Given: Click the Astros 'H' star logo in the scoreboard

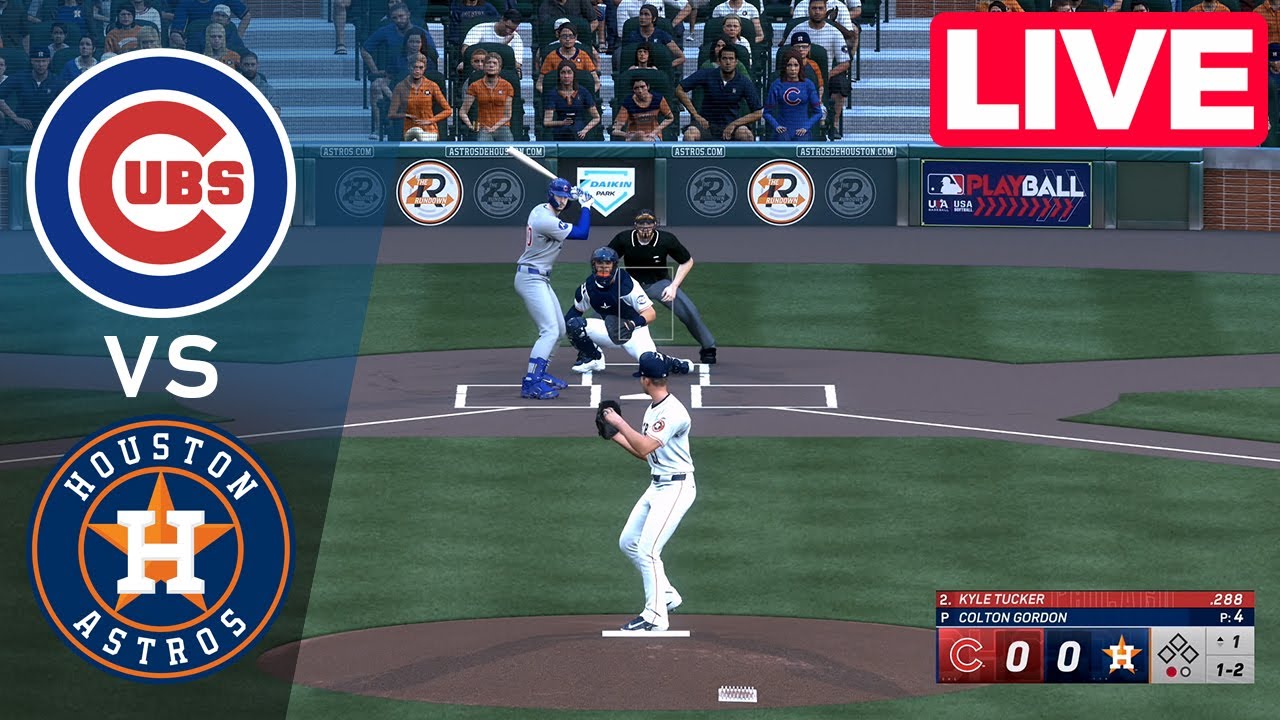Looking at the screenshot, I should click(1122, 655).
